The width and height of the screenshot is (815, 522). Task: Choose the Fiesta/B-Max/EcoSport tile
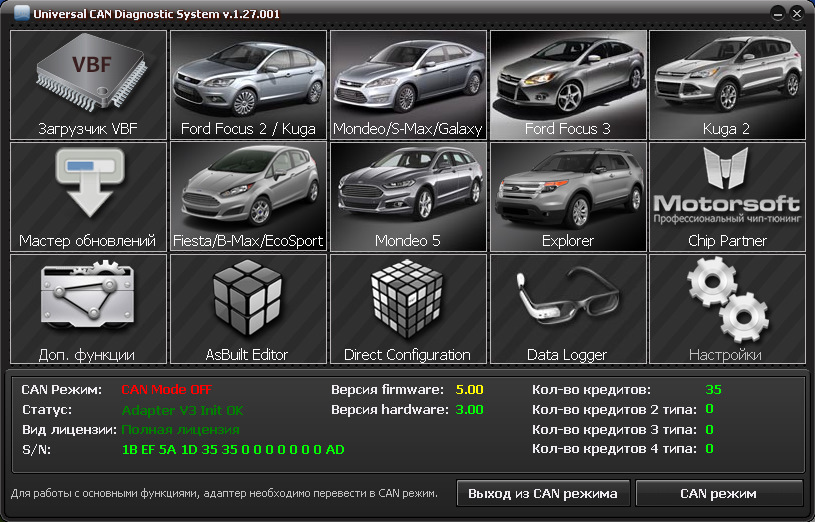tap(248, 197)
